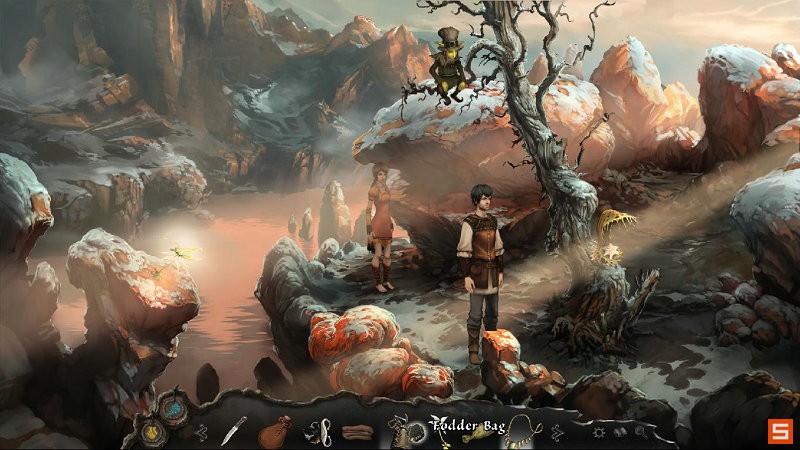Activate the magnifying glass hotspot icon
The height and width of the screenshot is (450, 800).
641,432
